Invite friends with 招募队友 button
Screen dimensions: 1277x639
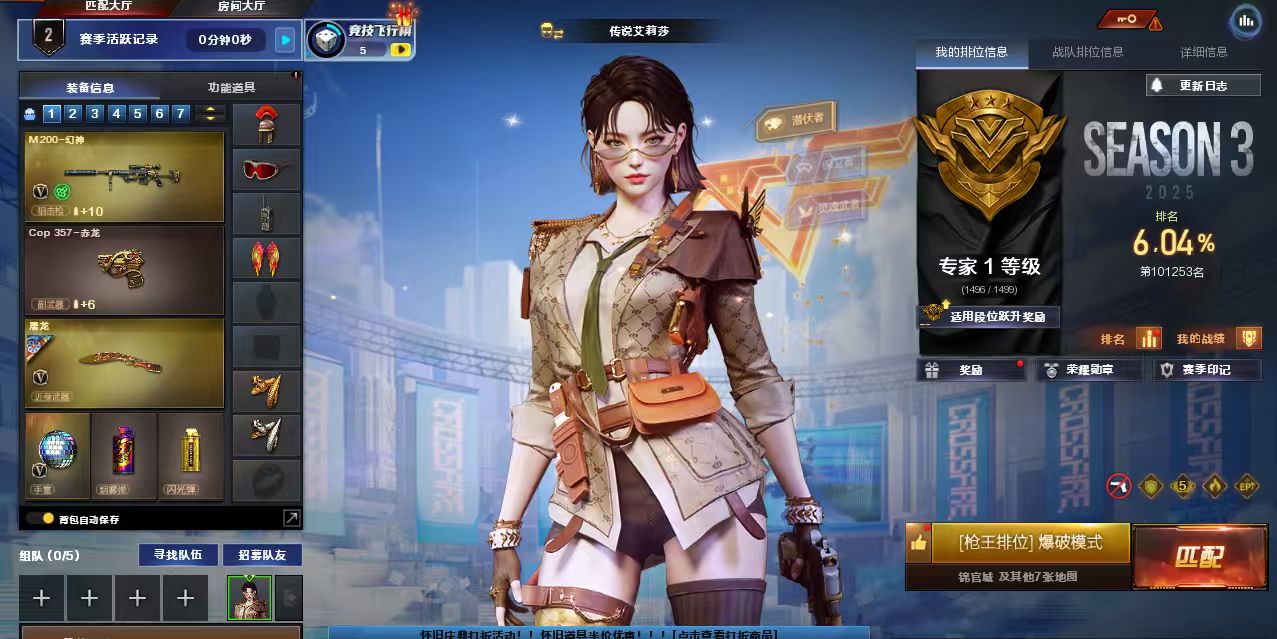coord(261,555)
